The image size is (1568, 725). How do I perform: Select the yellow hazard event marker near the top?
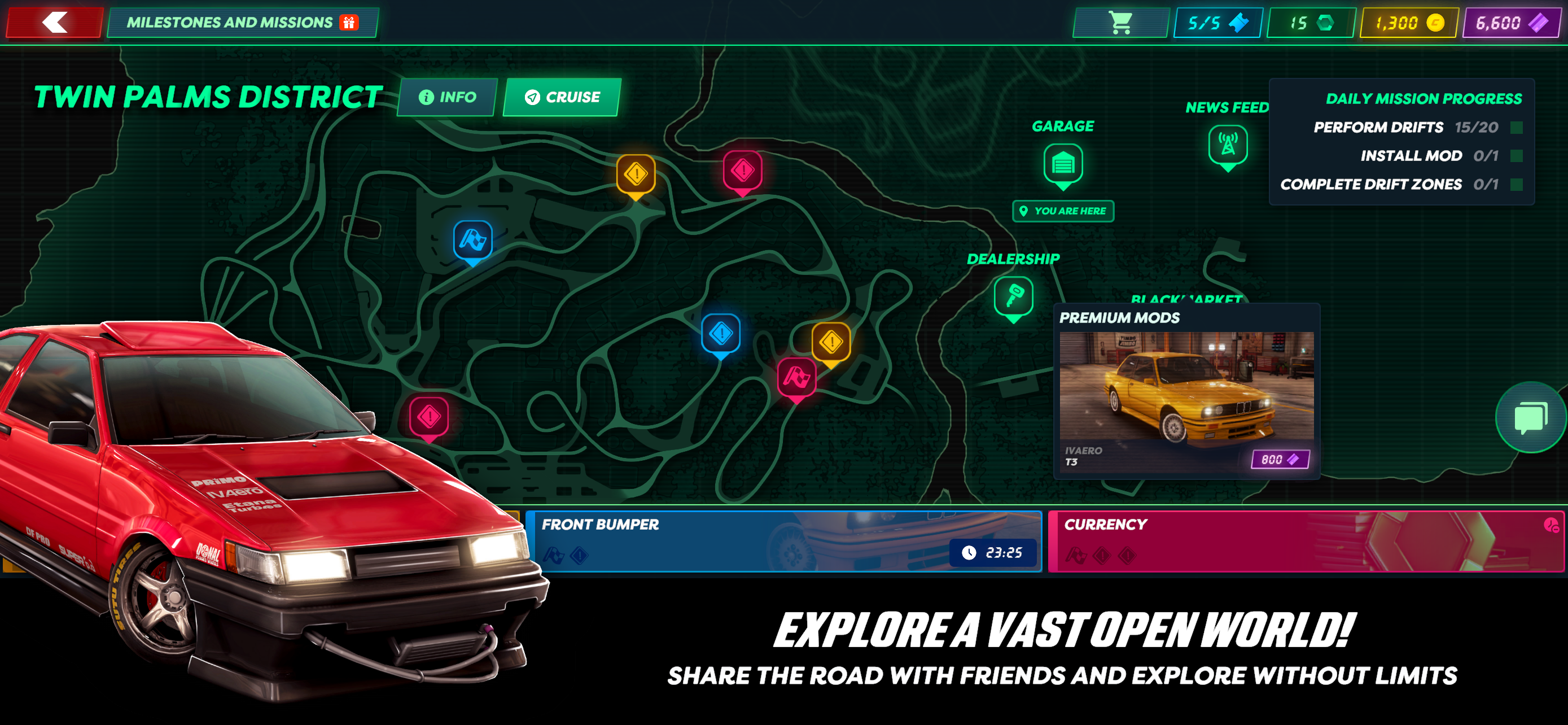tap(636, 174)
